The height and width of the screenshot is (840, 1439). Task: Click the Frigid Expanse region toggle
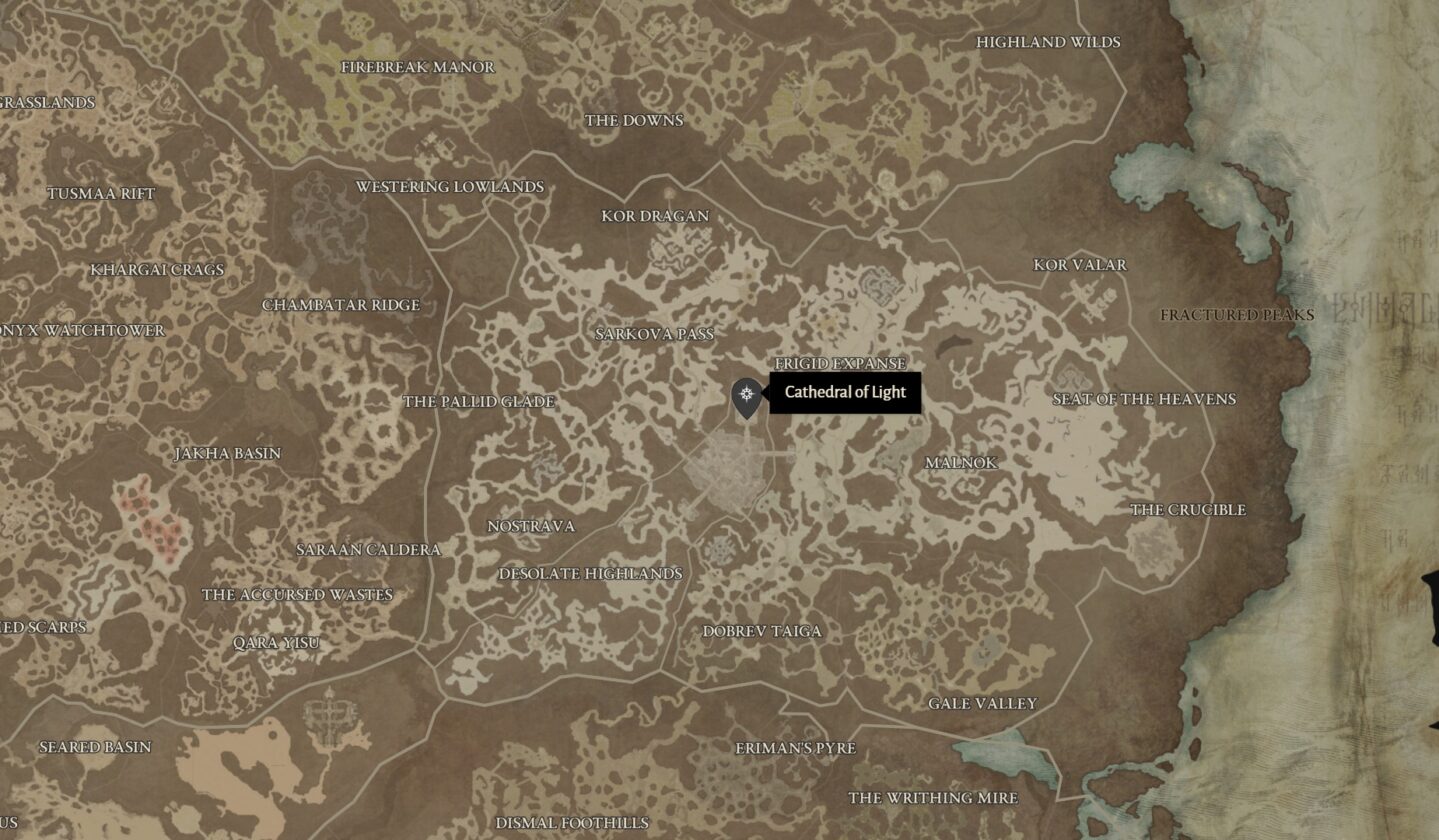[841, 364]
